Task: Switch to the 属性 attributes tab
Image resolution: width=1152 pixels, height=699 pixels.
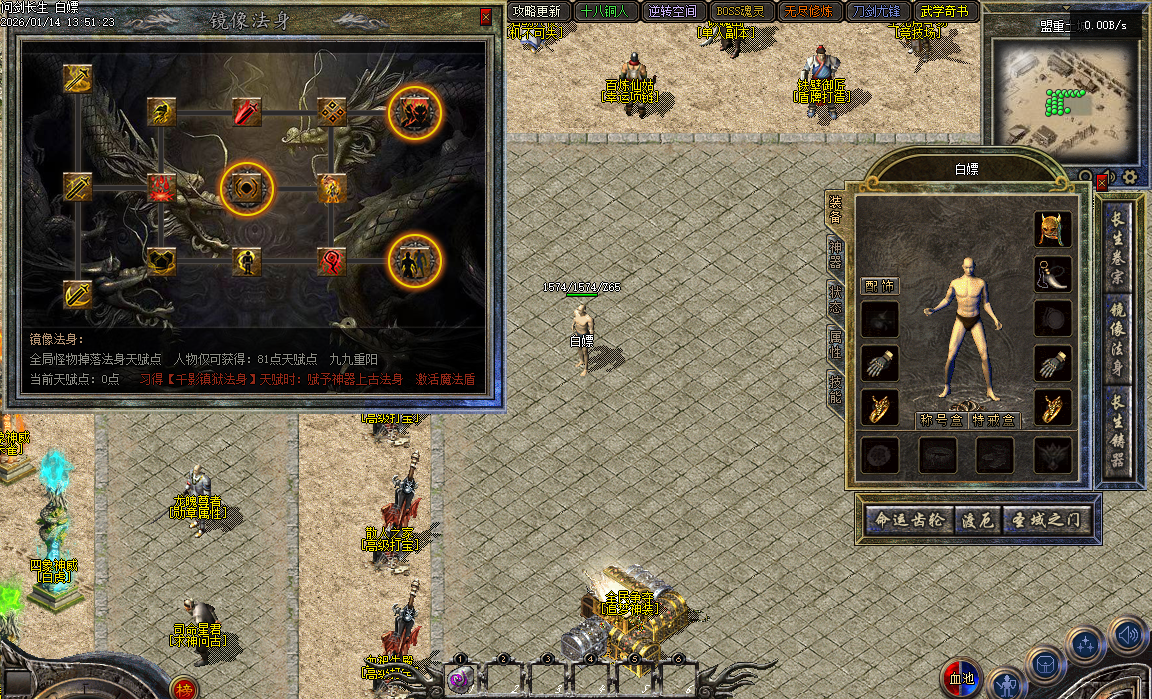Action: coord(836,345)
